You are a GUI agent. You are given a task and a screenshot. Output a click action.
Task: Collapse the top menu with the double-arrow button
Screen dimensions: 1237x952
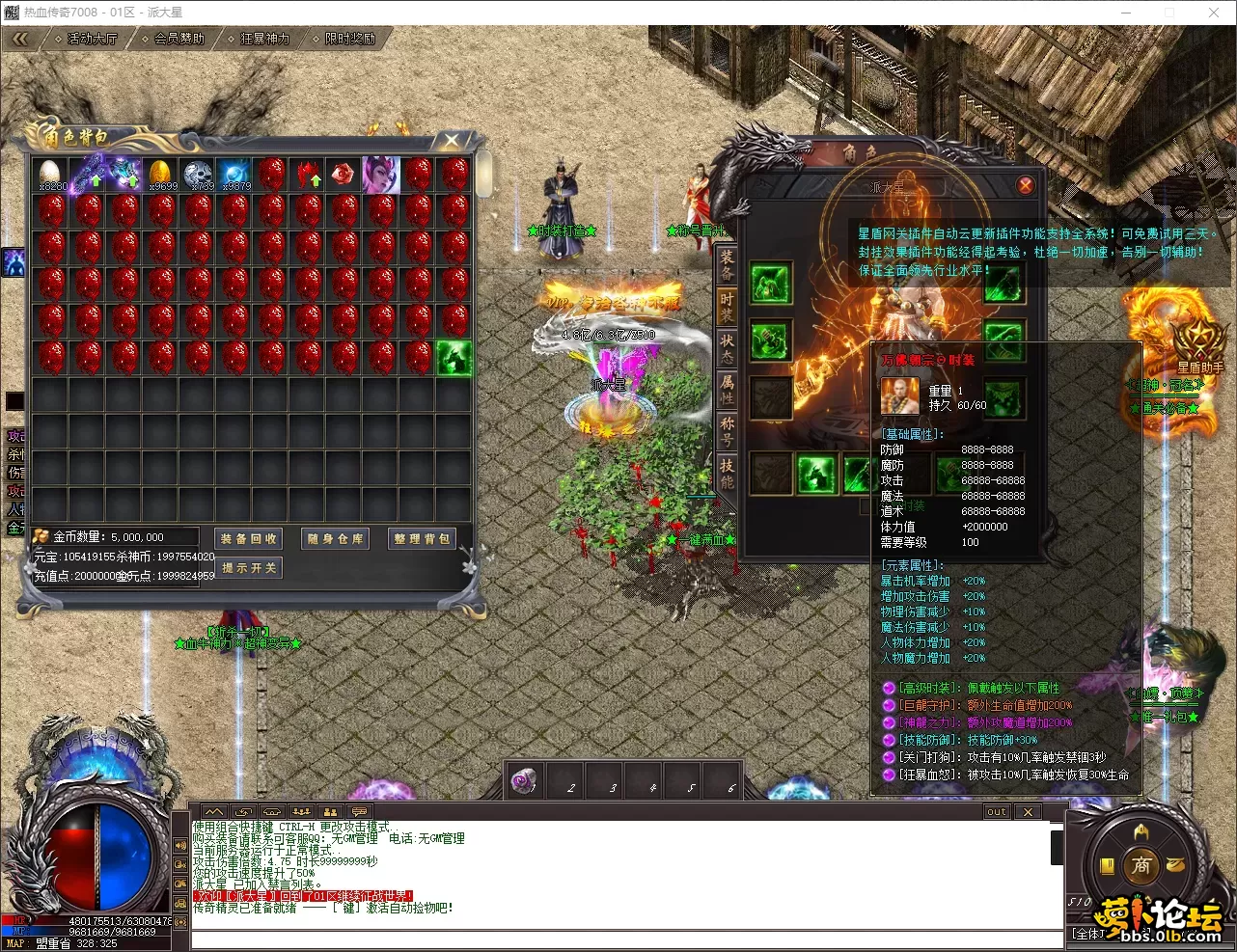point(20,39)
